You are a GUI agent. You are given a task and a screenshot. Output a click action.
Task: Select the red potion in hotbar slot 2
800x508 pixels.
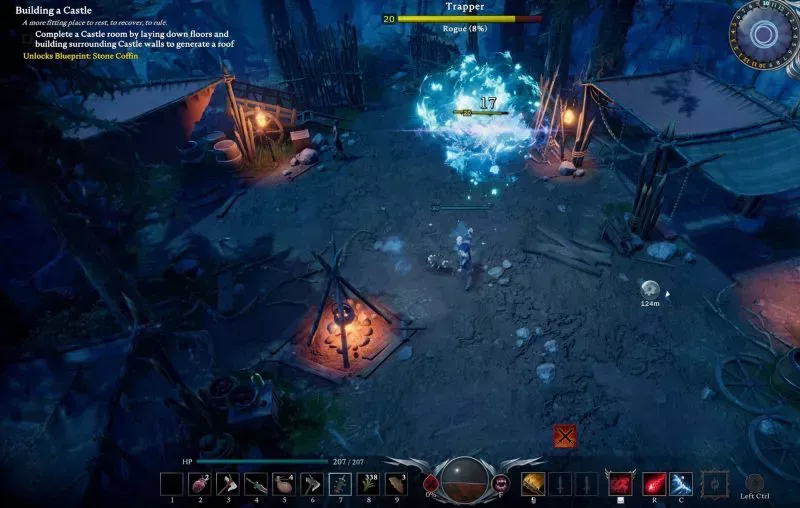(x=199, y=485)
